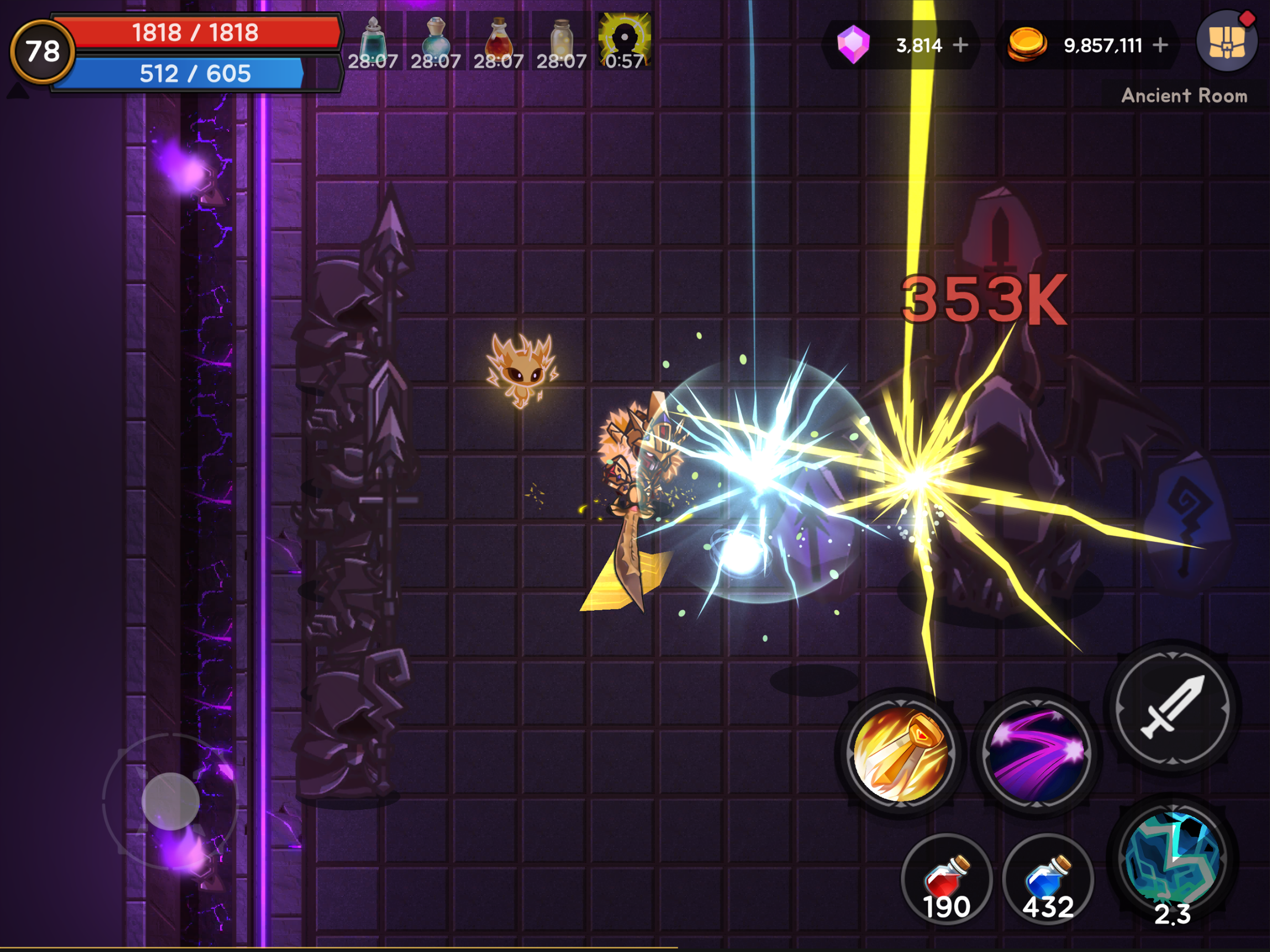Purchase gems with the plus button

point(961,45)
